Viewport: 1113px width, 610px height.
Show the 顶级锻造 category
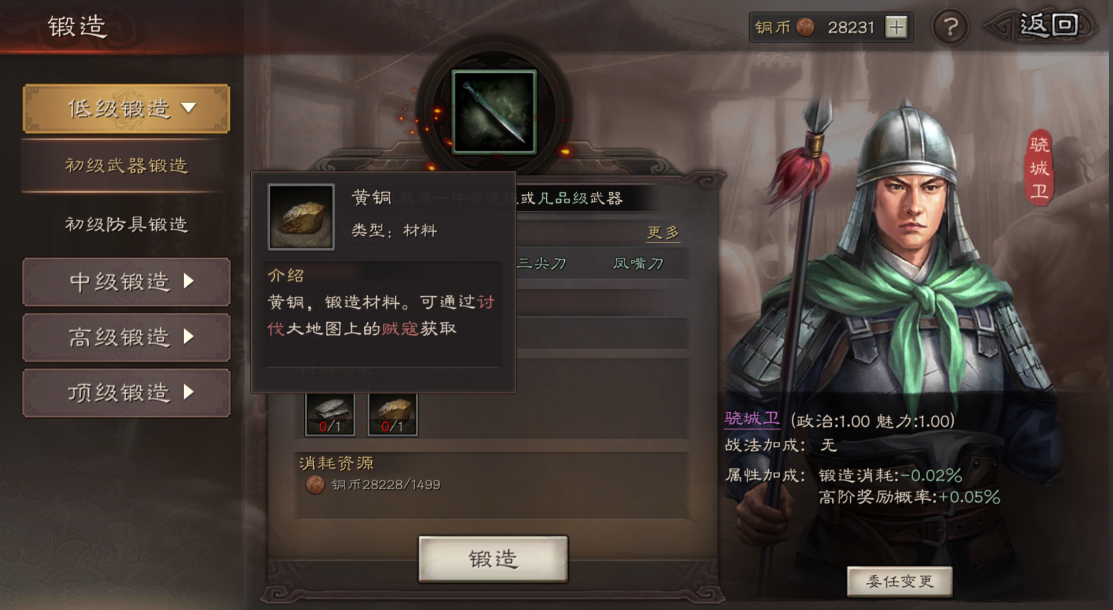[126, 393]
